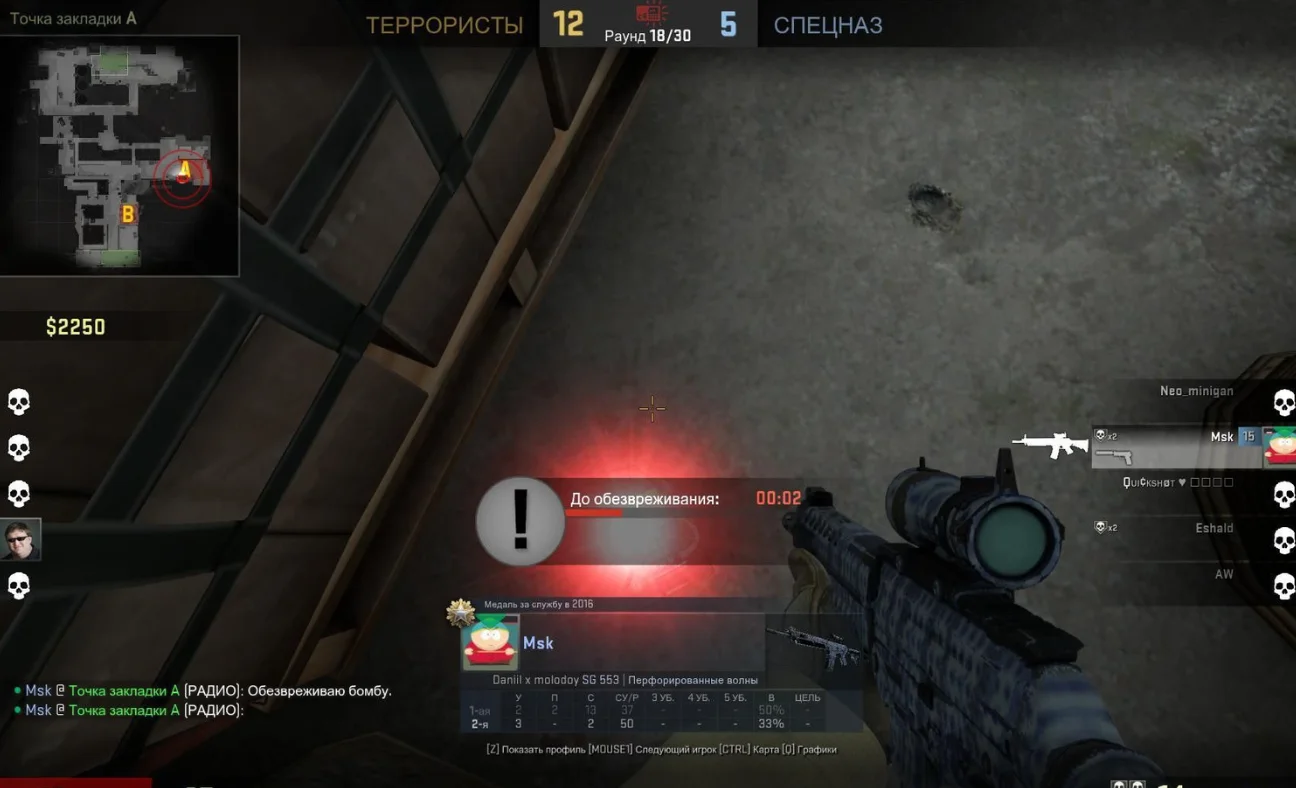Image resolution: width=1296 pixels, height=788 pixels.
Task: Click the sunglasses player avatar on the left
Action: (20, 540)
